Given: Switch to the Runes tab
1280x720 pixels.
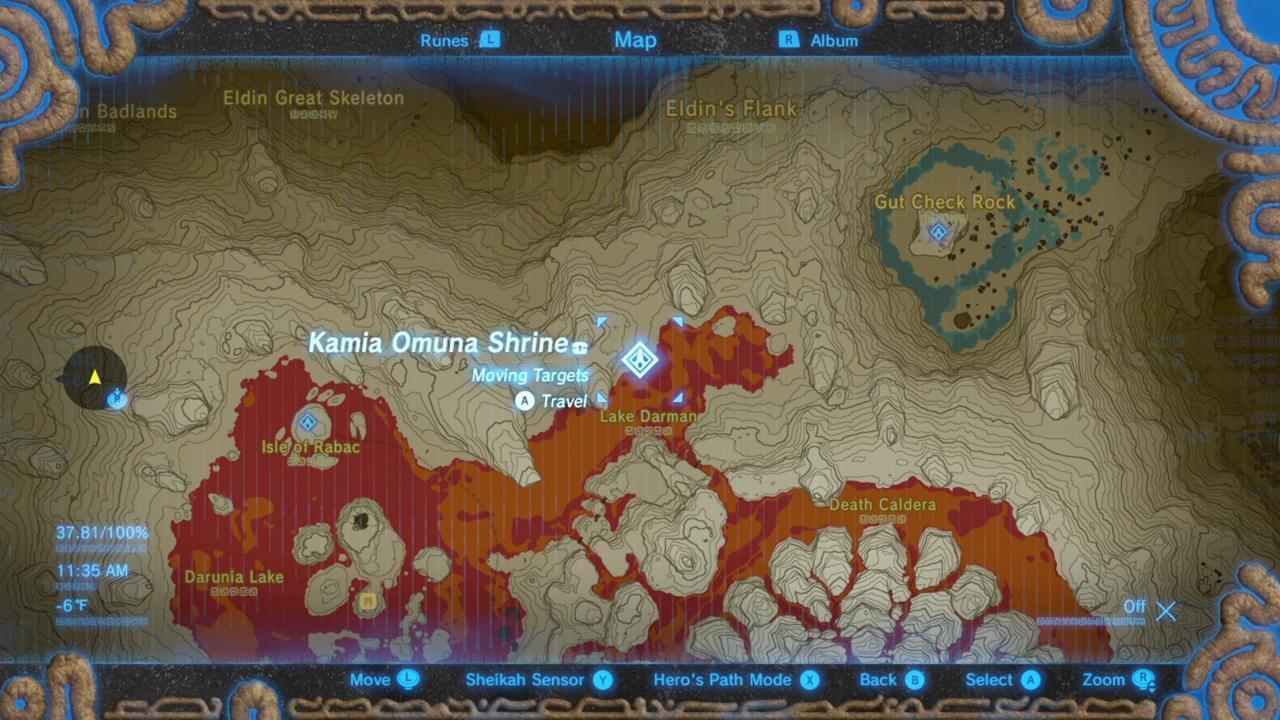Looking at the screenshot, I should point(444,40).
